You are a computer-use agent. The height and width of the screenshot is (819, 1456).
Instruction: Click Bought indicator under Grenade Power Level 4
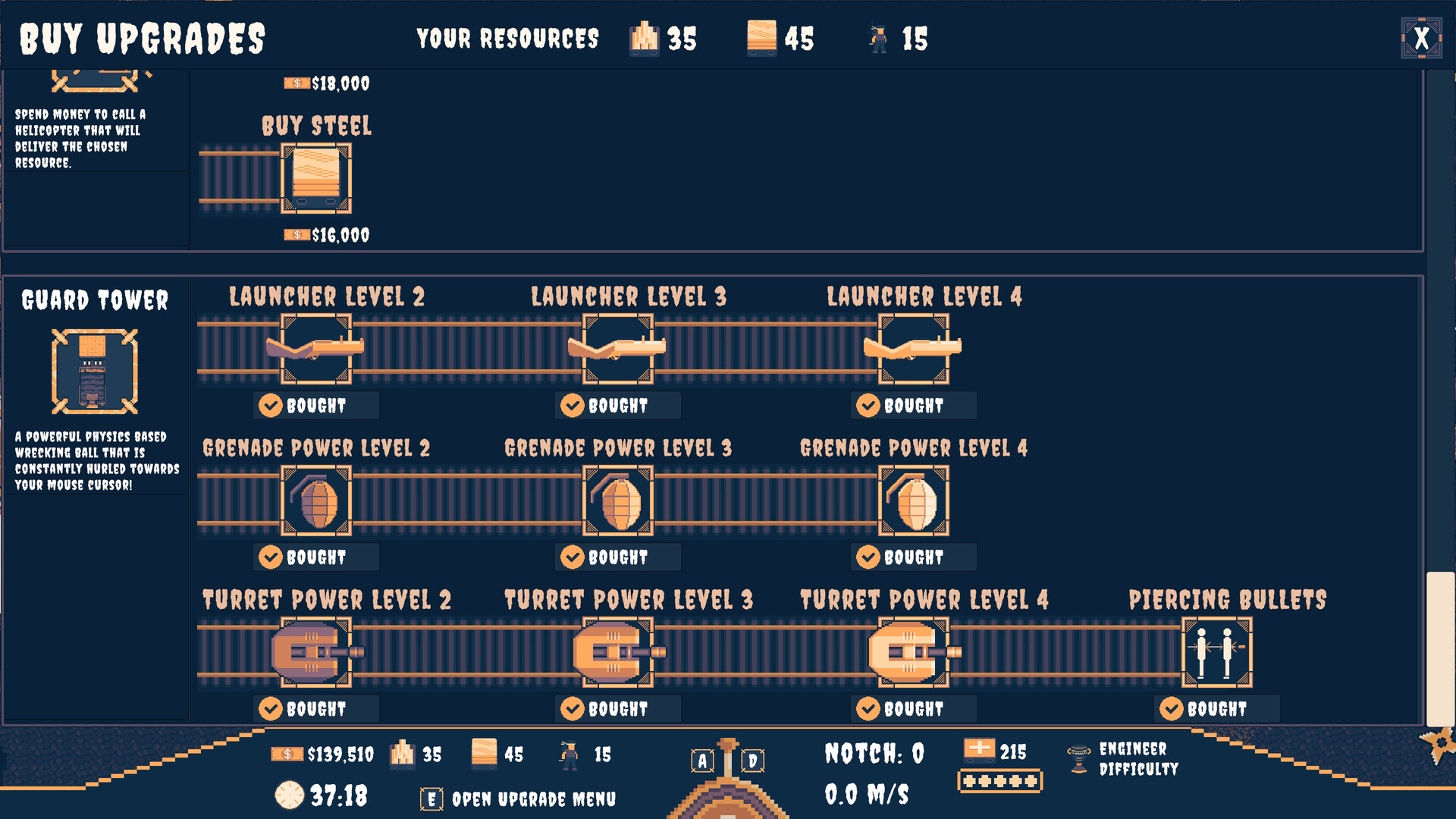pos(913,557)
